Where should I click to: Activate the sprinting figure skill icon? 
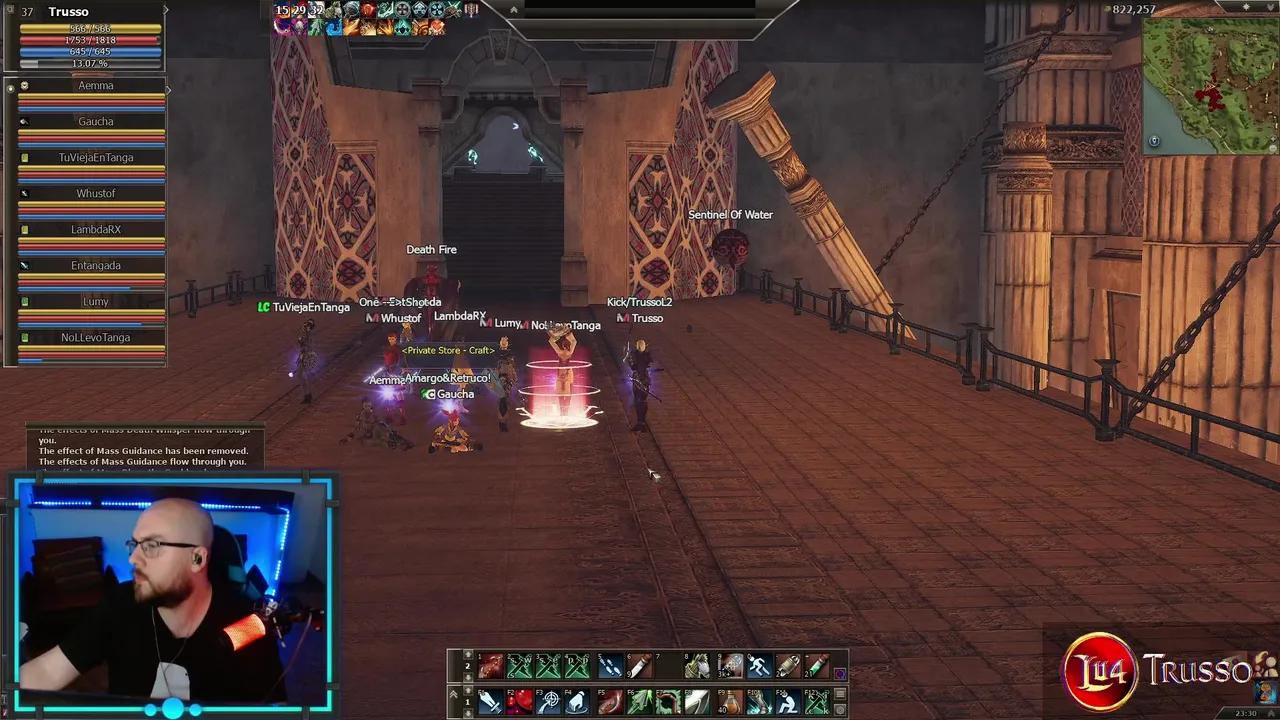757,665
